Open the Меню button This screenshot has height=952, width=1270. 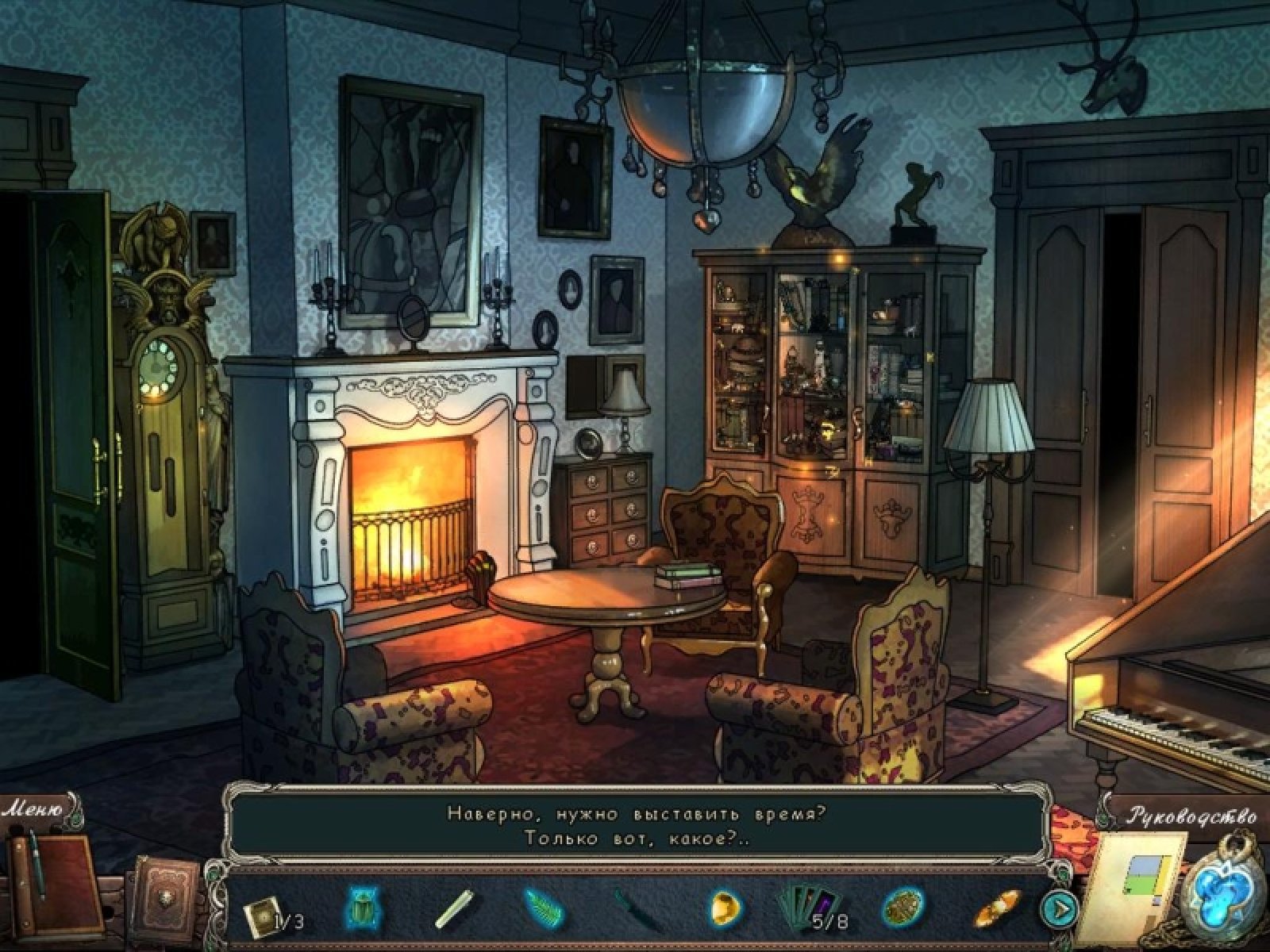(33, 810)
